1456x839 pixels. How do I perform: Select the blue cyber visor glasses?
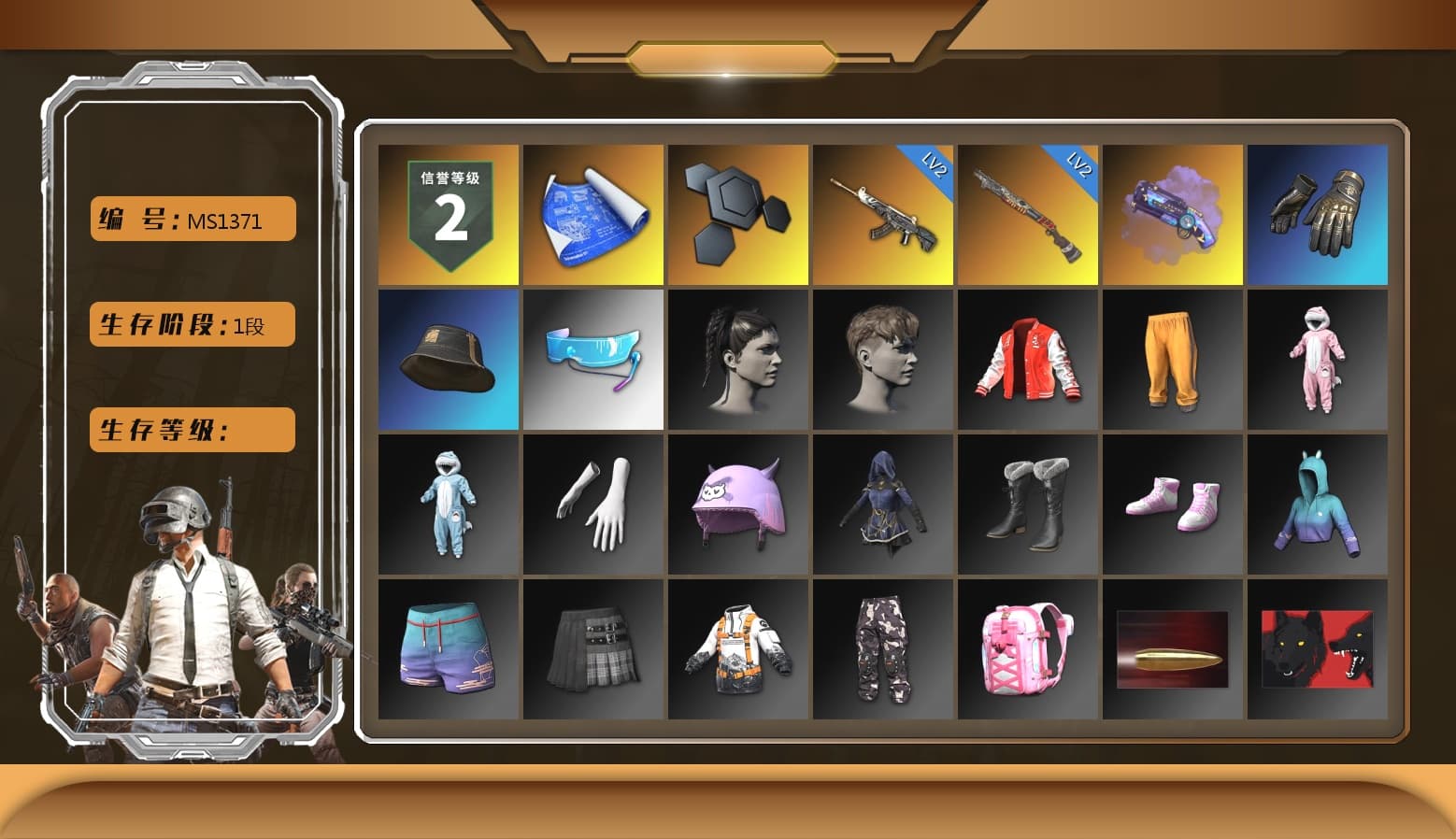coord(592,360)
